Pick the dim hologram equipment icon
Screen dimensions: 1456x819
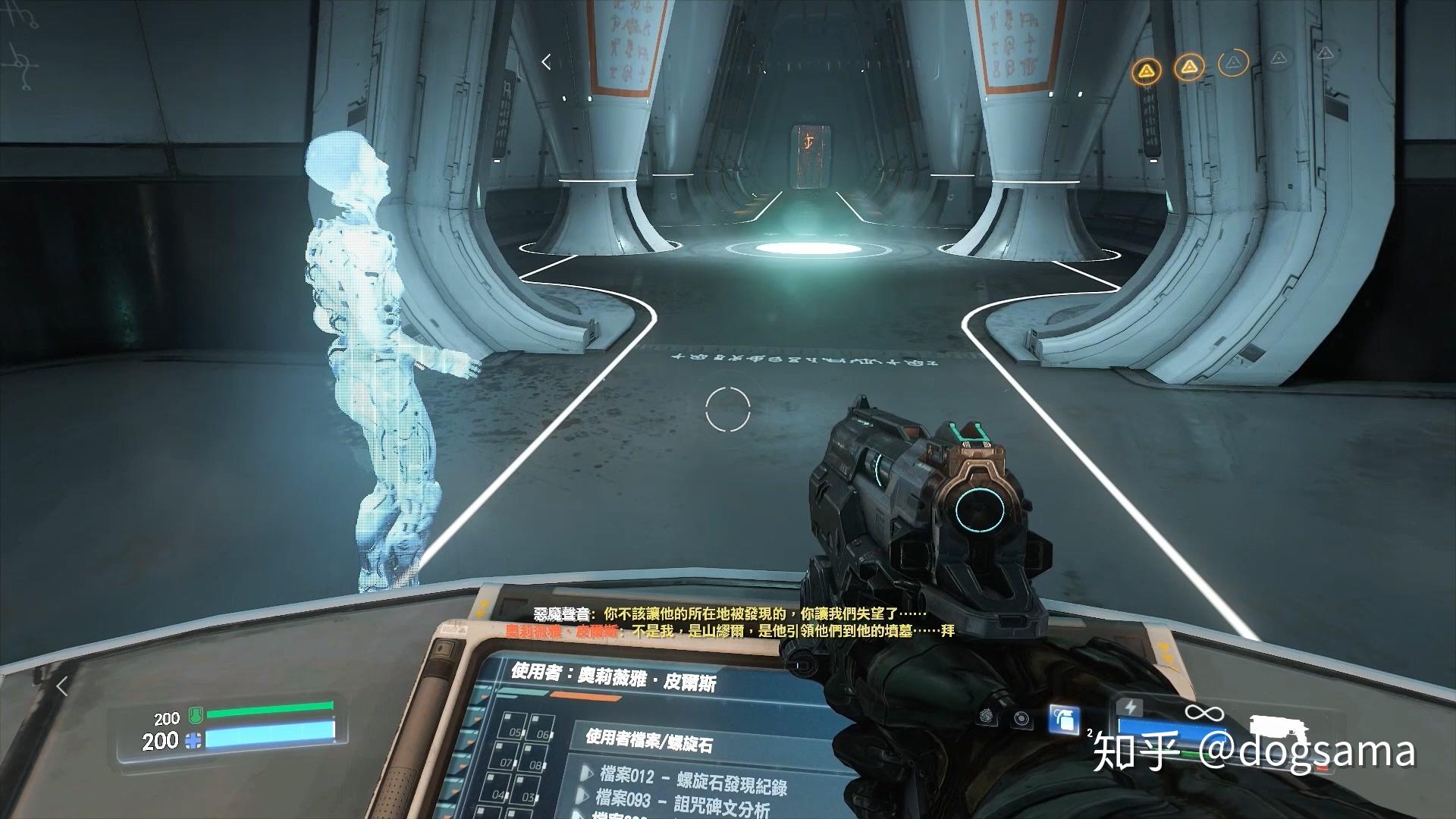987,715
